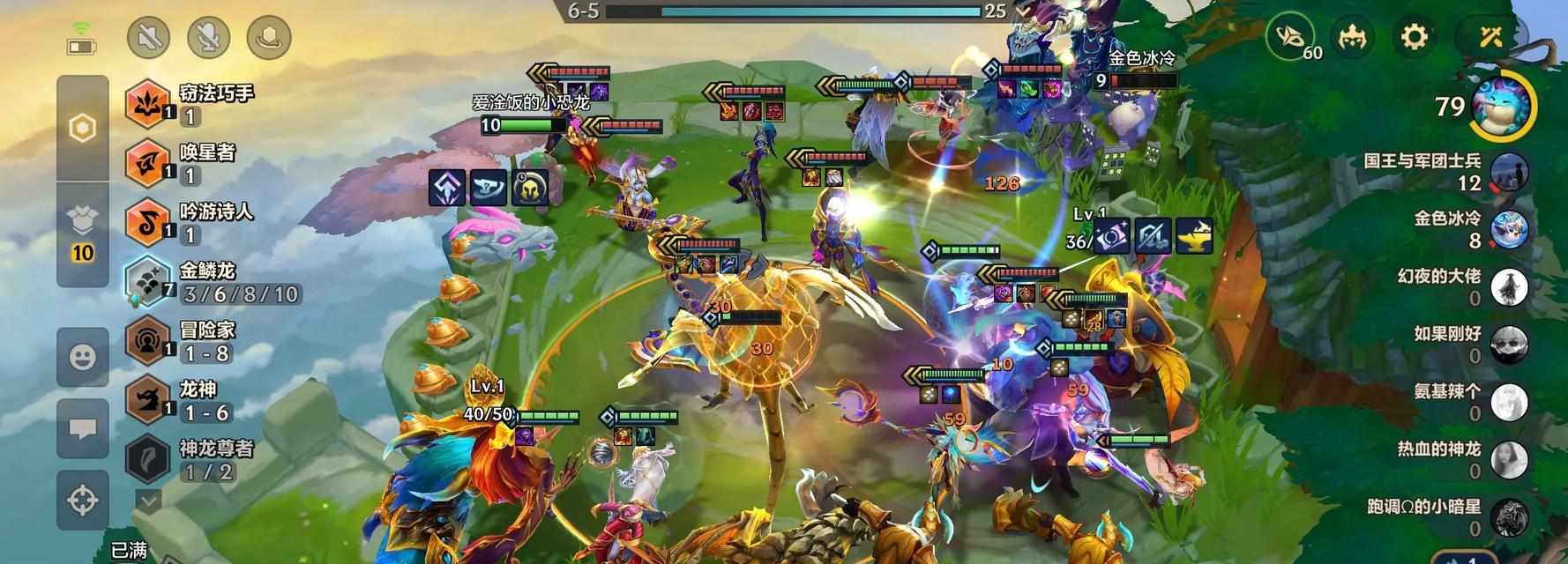
Task: Open the 金鳞龙 trait info
Action: (x=146, y=281)
